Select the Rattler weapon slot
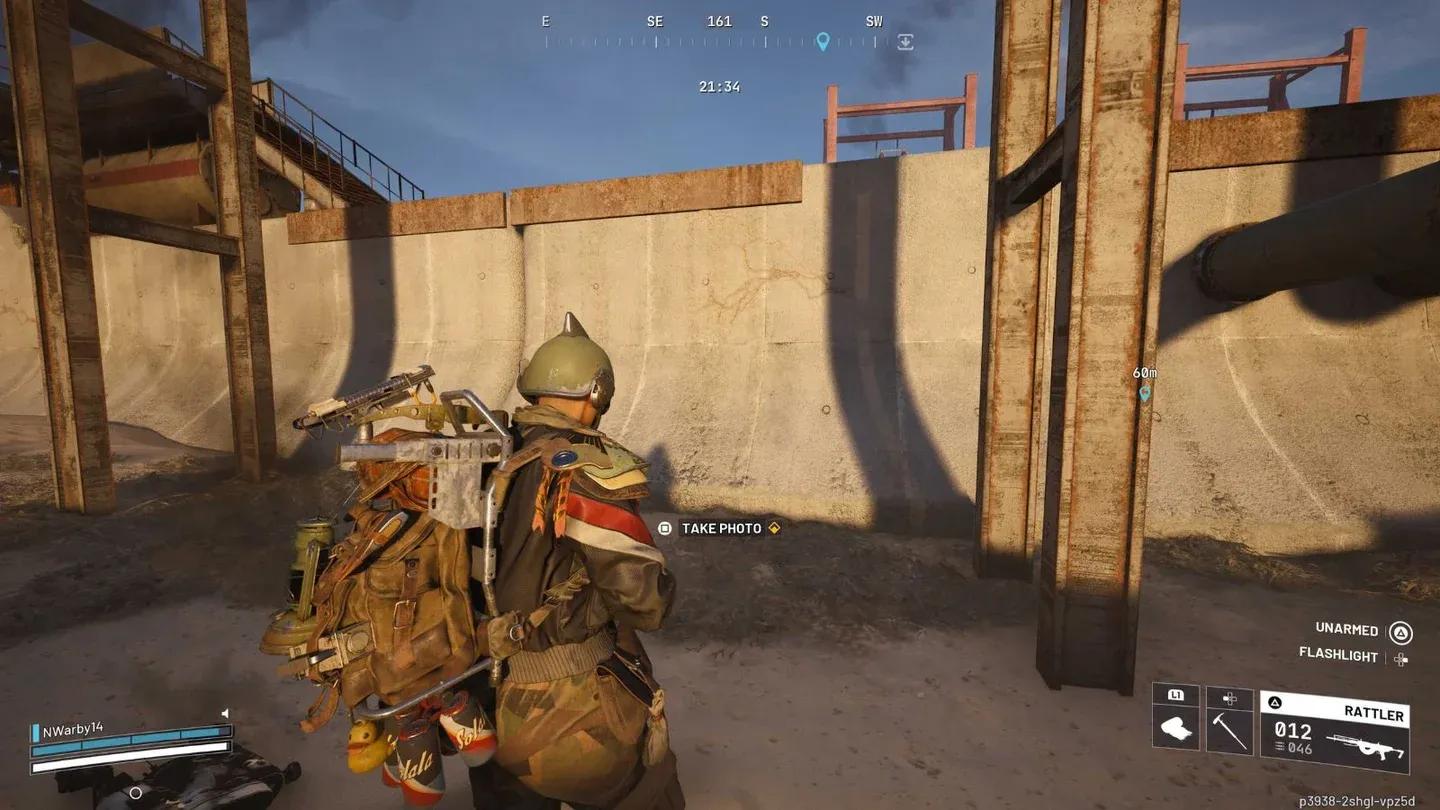The width and height of the screenshot is (1440, 810). [1334, 732]
